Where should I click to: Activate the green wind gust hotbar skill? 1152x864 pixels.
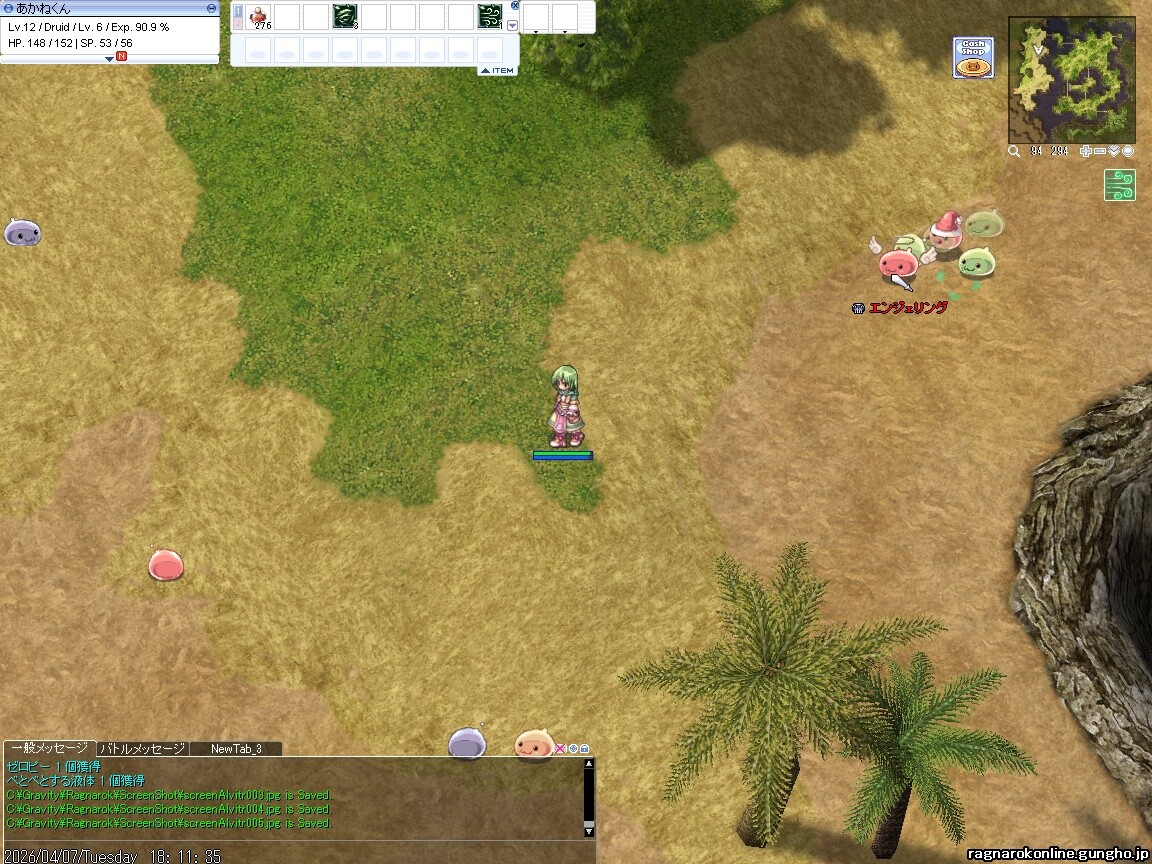[x=489, y=17]
